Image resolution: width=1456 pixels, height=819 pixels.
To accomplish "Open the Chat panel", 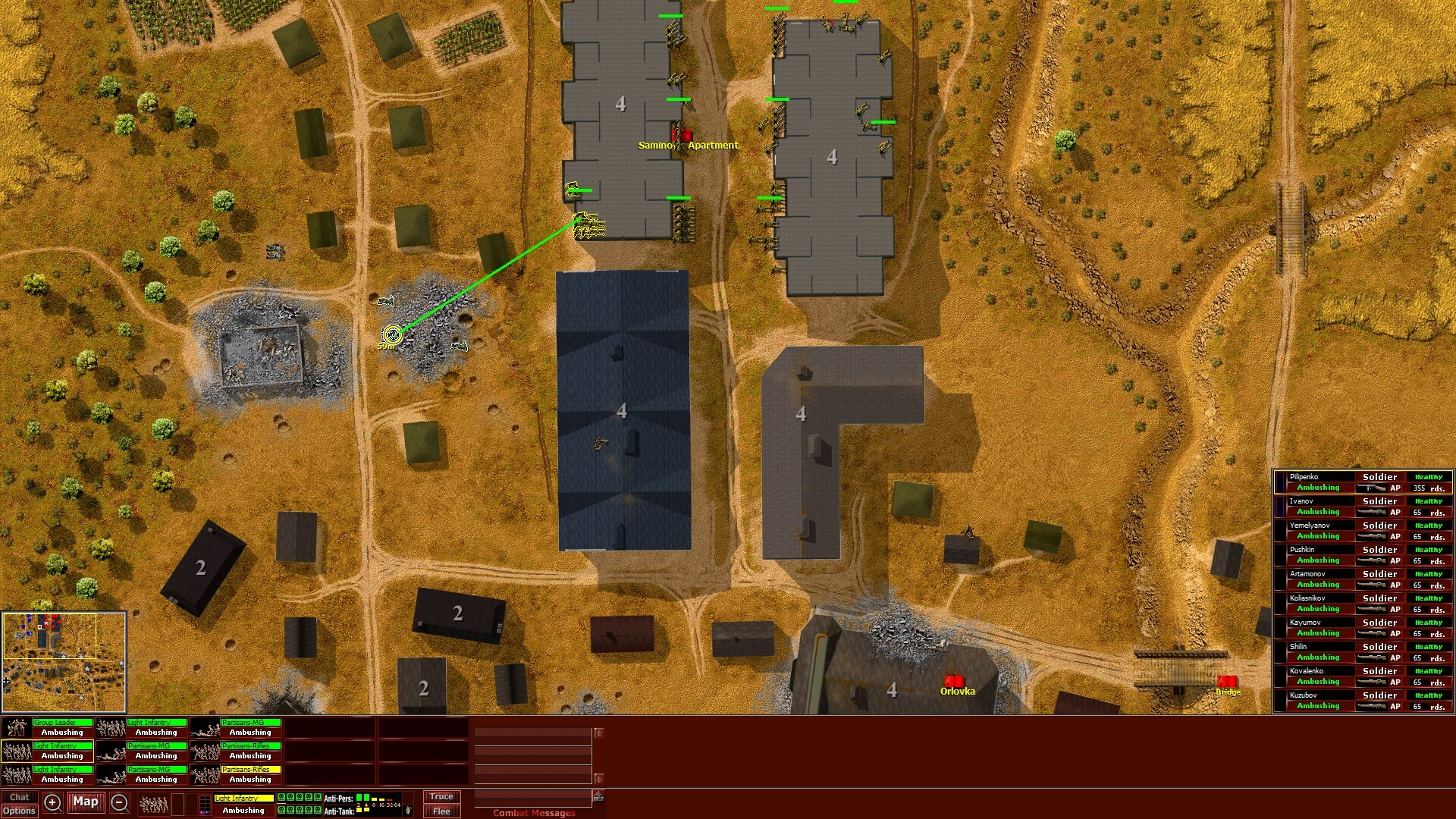I will 19,797.
